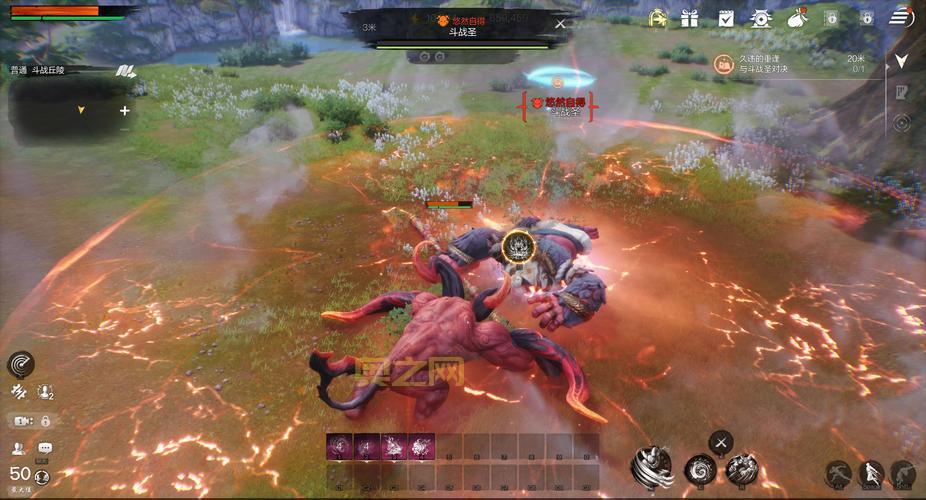Activate the first hotbar skill slot
The width and height of the screenshot is (926, 500).
pyautogui.click(x=339, y=447)
